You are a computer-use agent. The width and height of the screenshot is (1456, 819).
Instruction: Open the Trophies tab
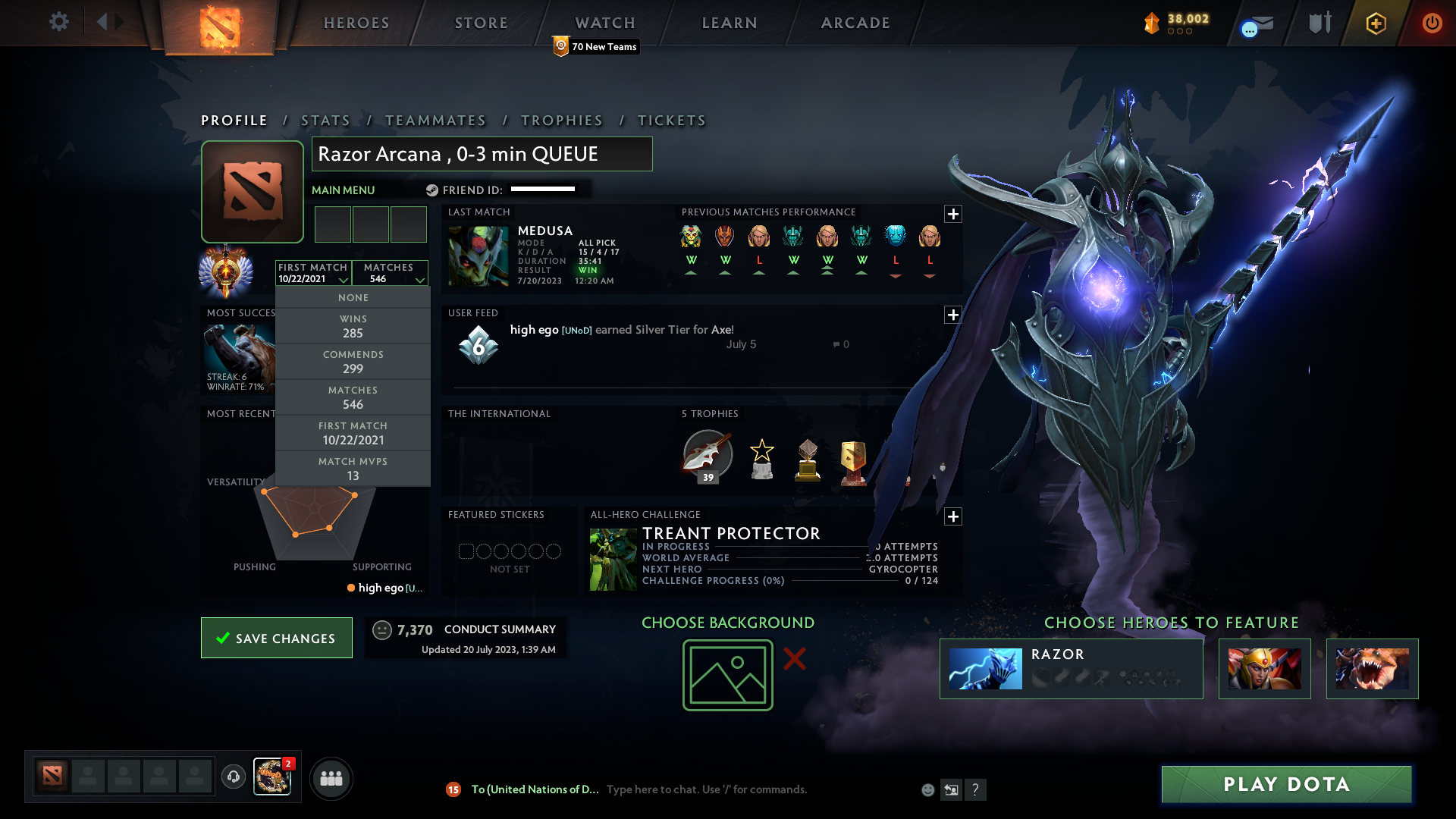point(561,120)
